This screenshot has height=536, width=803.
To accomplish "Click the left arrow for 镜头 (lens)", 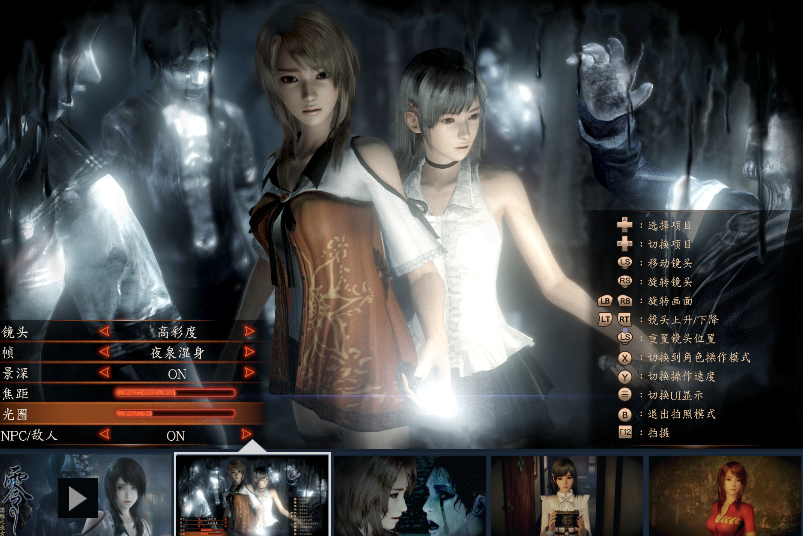I will tap(103, 331).
